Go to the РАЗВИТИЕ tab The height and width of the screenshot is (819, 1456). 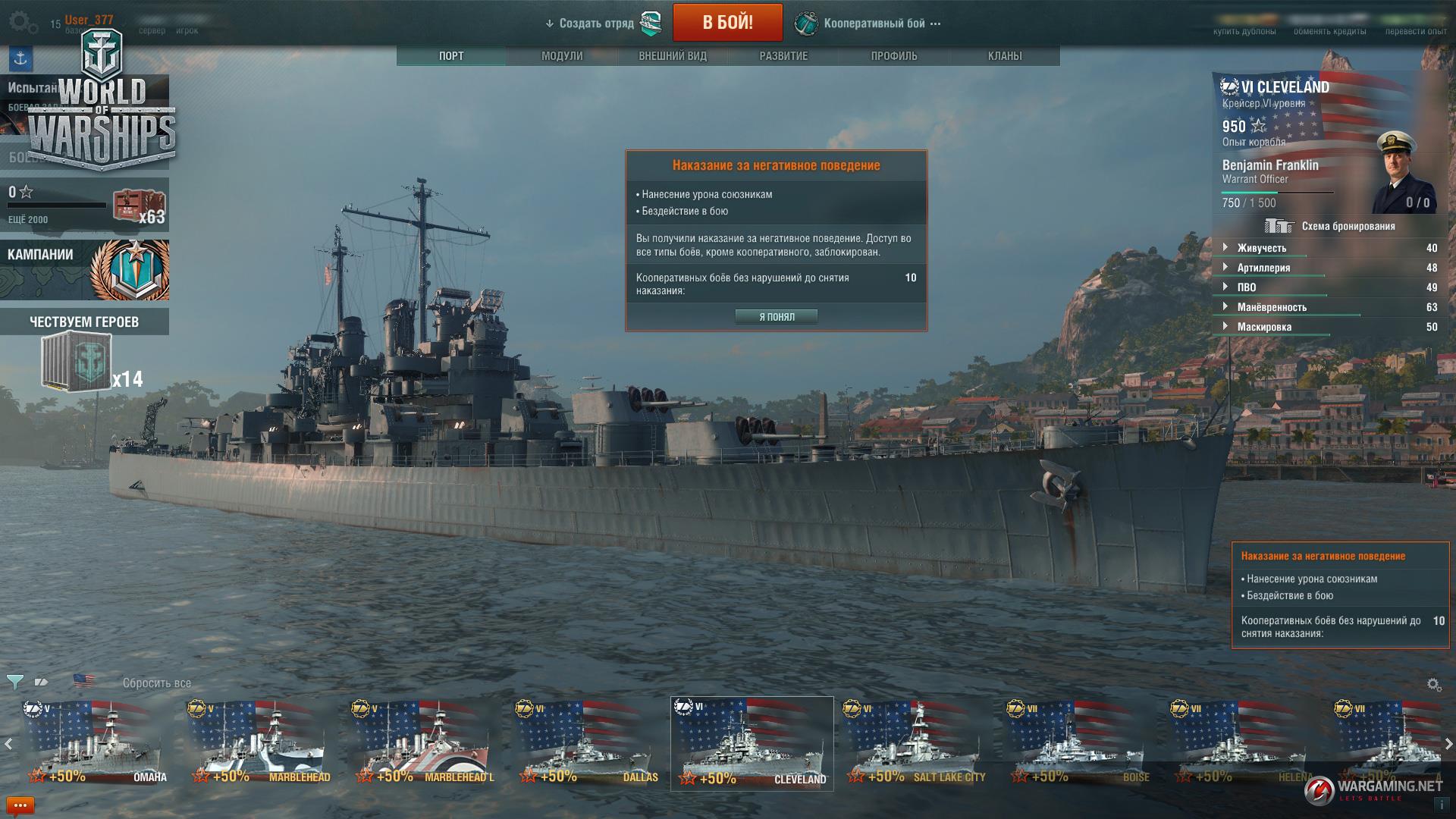tap(783, 56)
